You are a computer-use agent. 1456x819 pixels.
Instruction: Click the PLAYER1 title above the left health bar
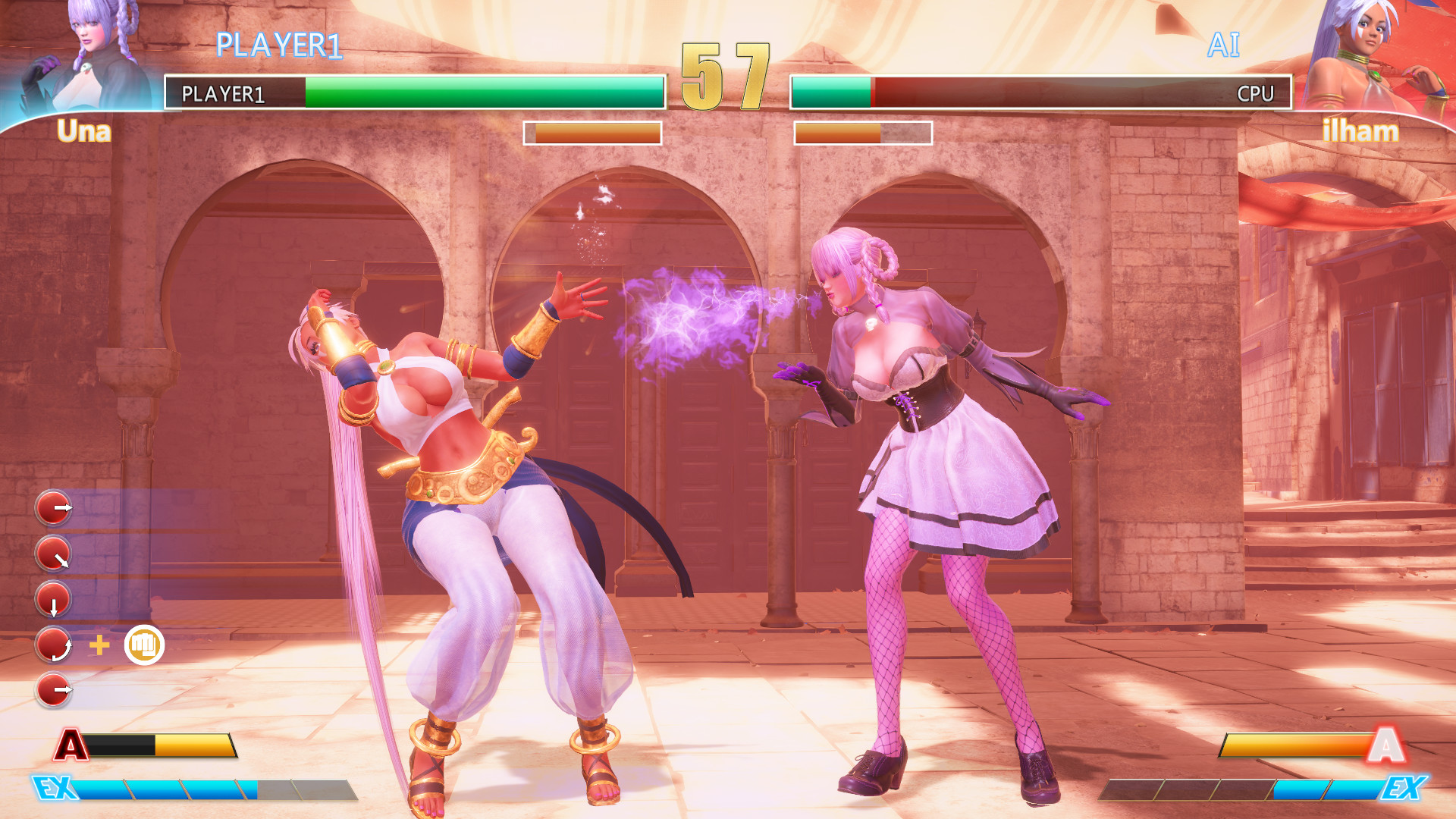281,43
